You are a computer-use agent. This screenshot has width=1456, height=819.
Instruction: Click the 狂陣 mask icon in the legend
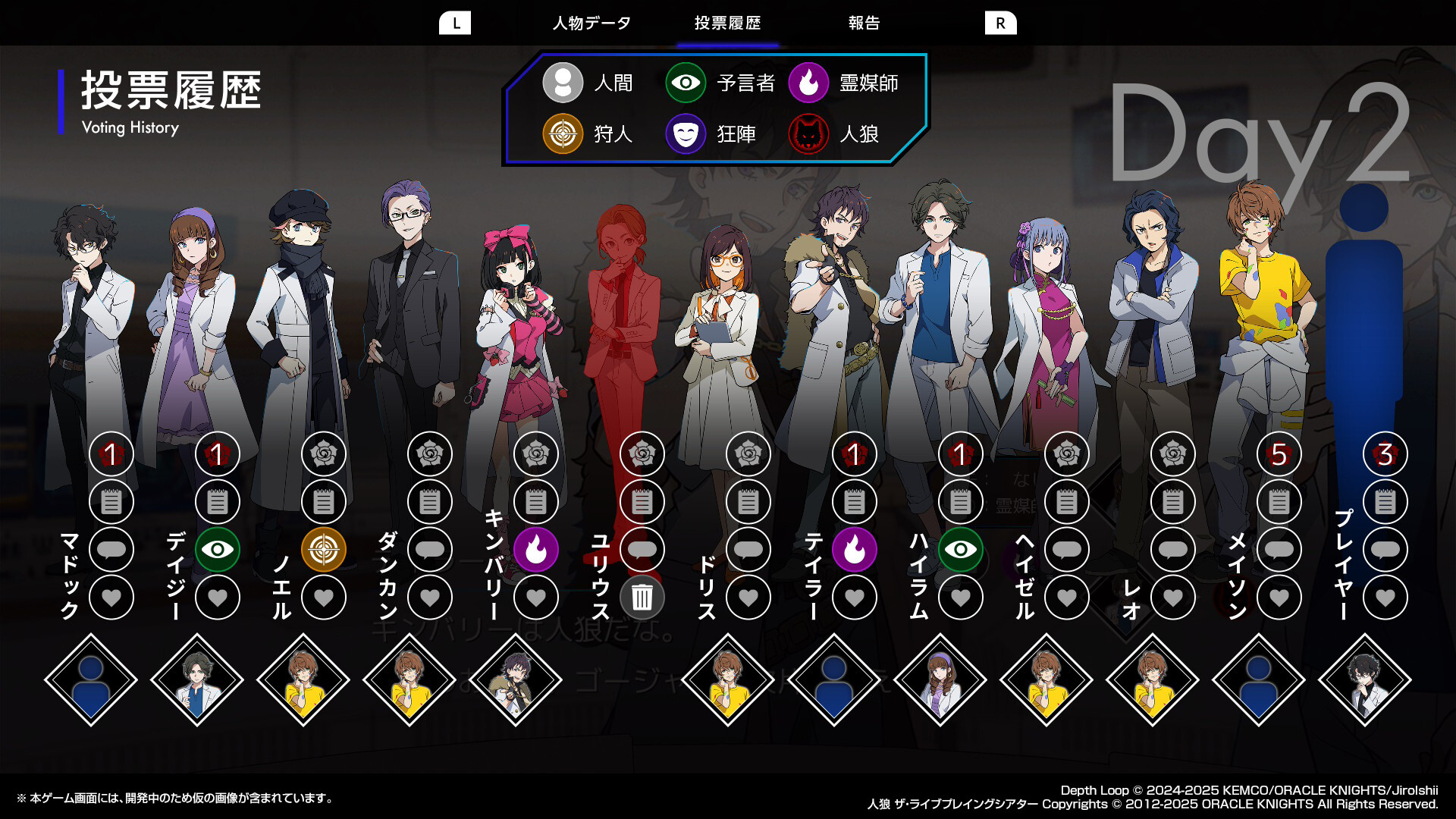(685, 133)
